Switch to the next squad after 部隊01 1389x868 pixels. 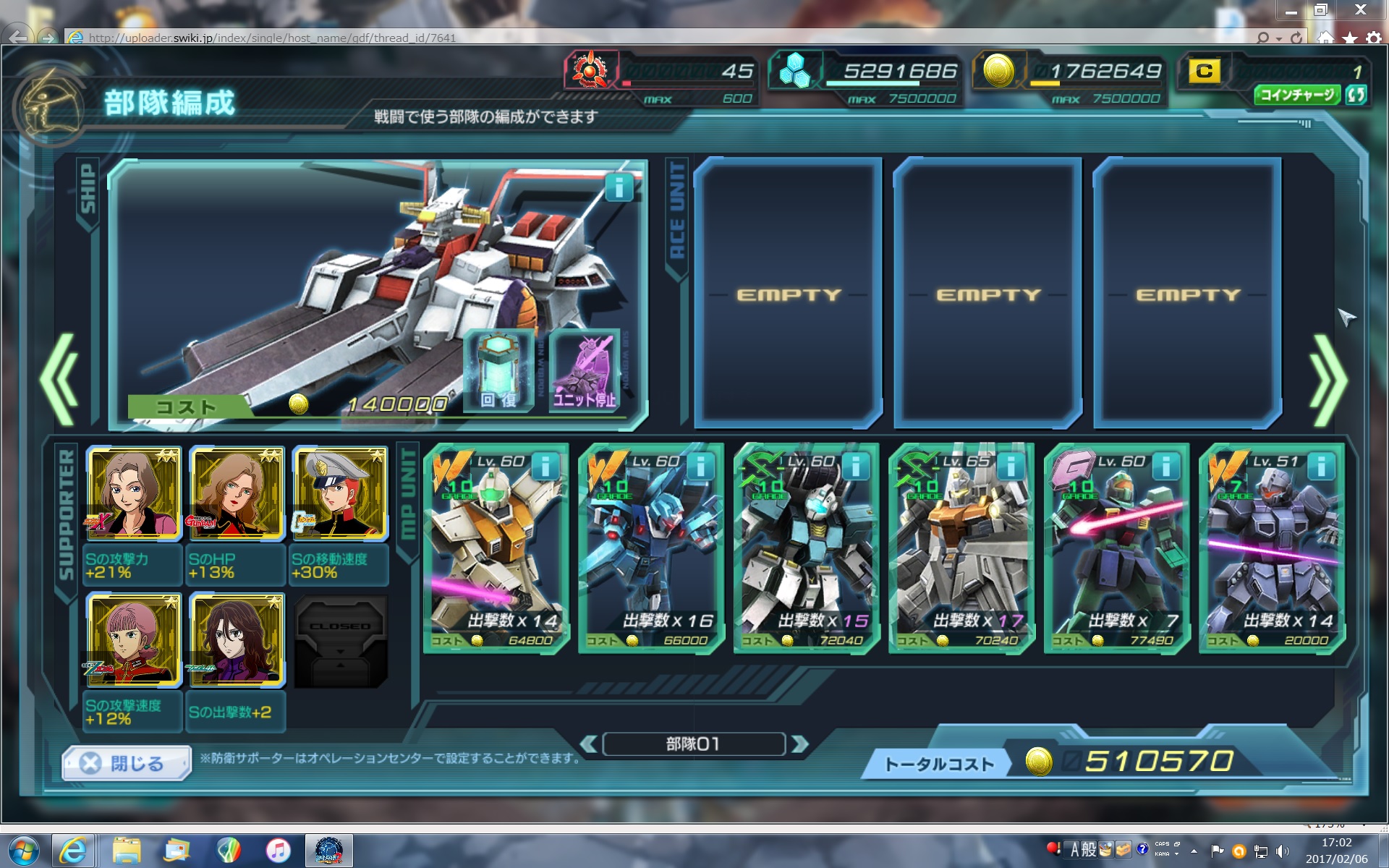[x=799, y=744]
